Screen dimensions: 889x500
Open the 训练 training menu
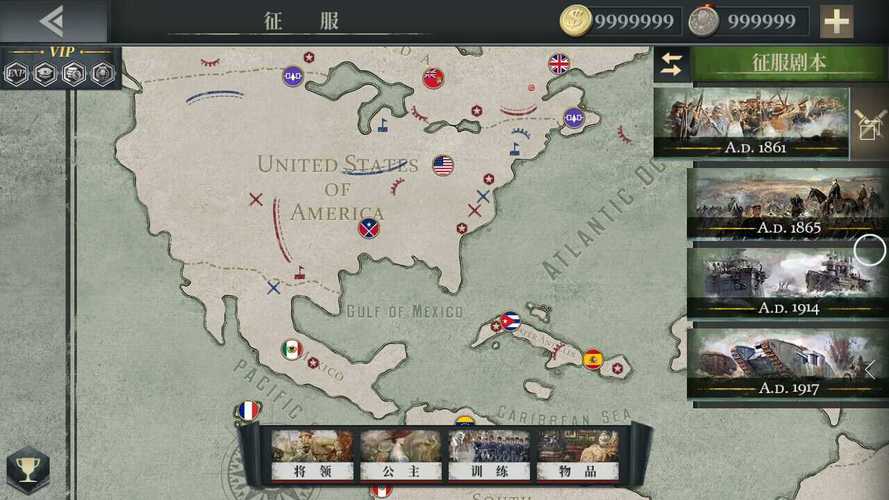click(x=488, y=455)
